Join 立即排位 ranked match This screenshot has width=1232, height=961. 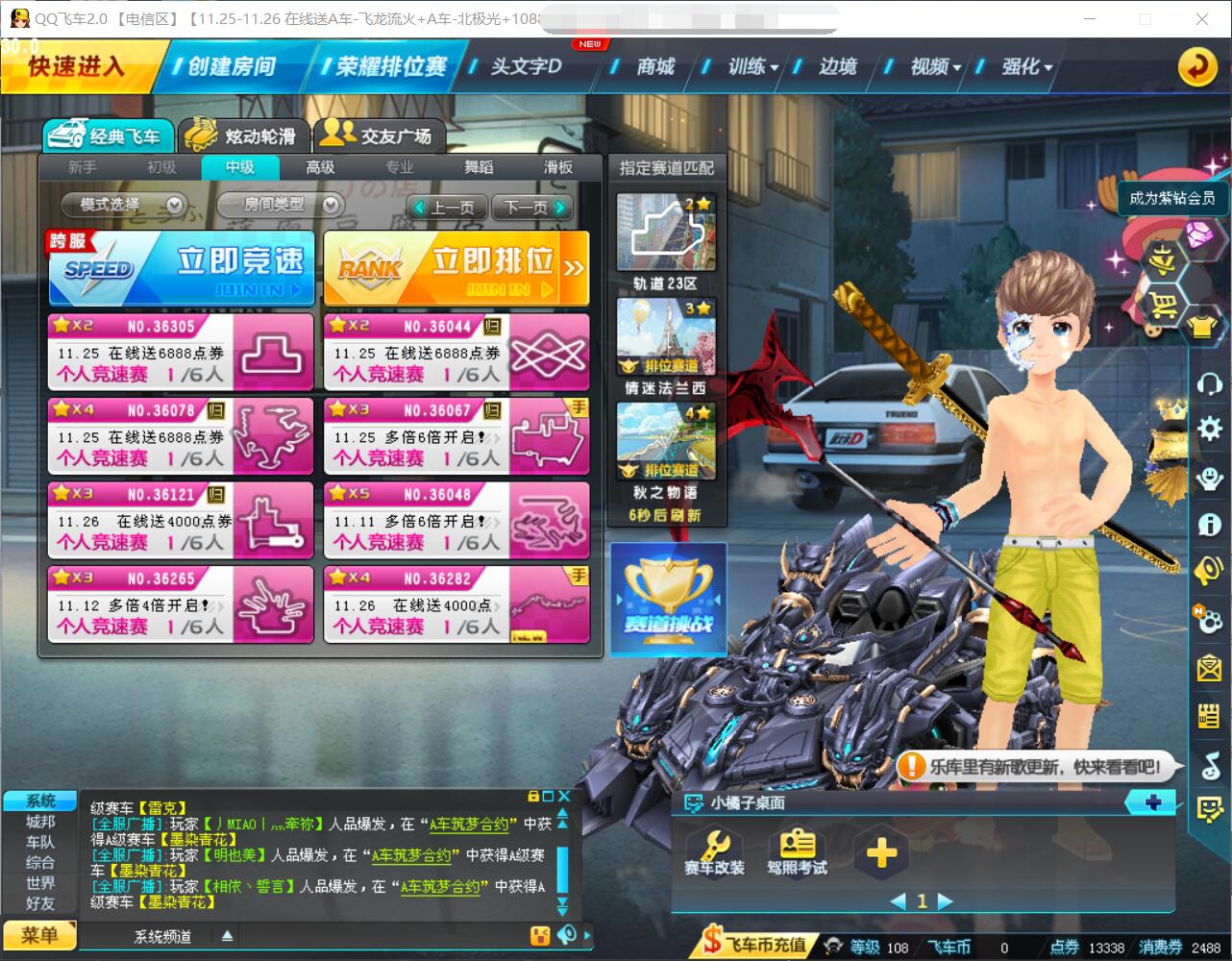point(456,269)
